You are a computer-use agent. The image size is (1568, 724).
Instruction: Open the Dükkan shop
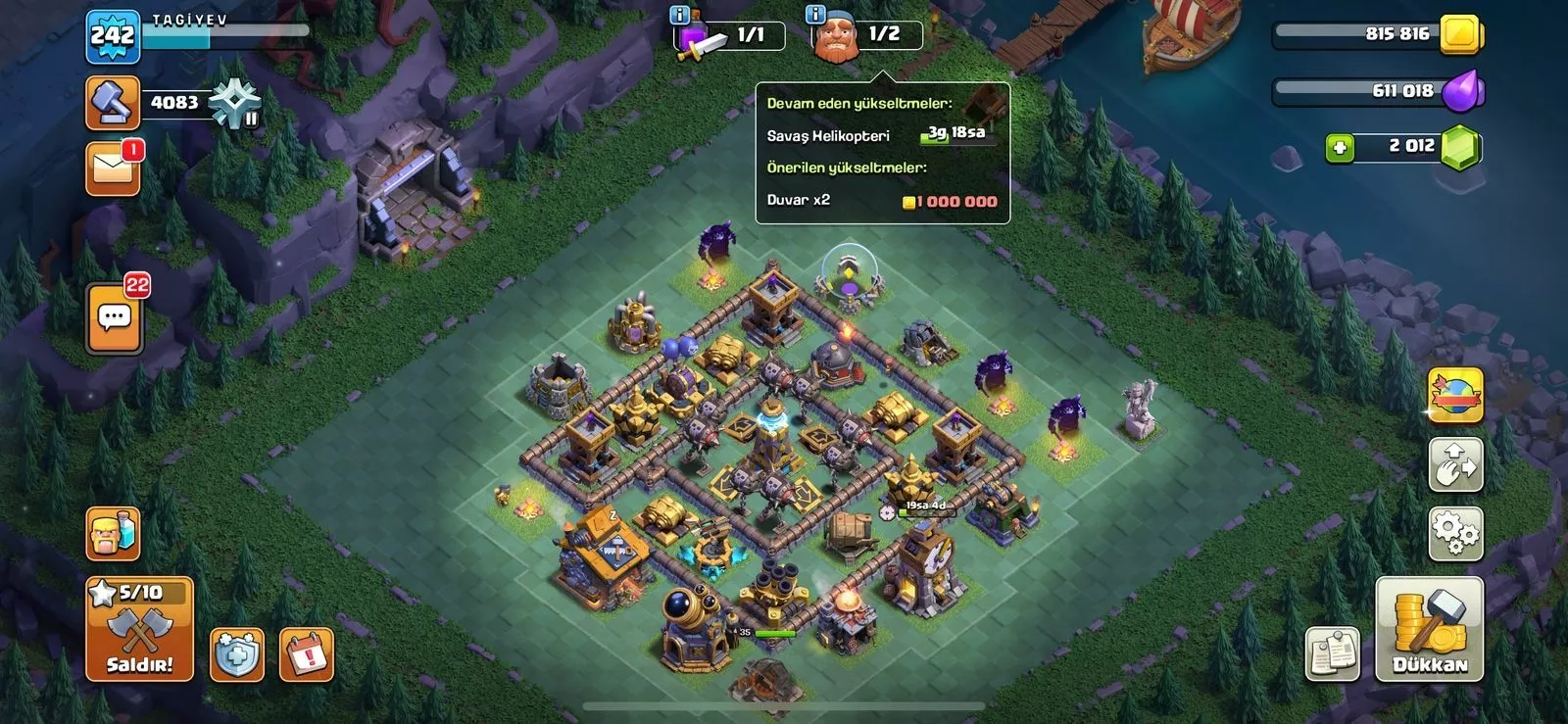coord(1429,629)
